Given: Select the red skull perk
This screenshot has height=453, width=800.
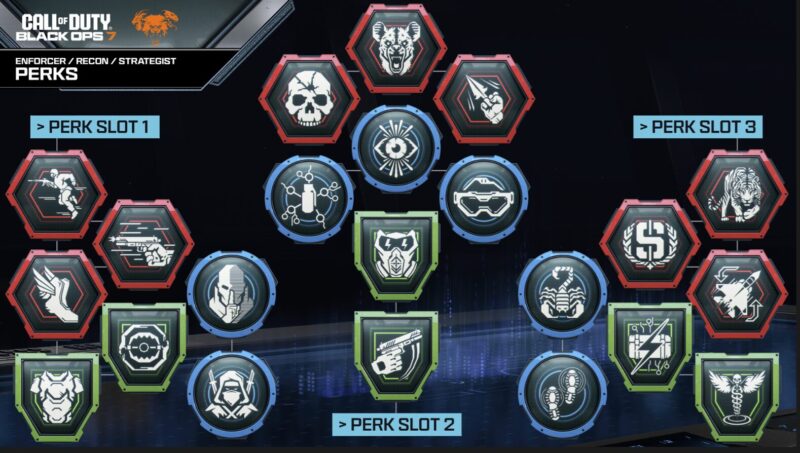Looking at the screenshot, I should [309, 99].
